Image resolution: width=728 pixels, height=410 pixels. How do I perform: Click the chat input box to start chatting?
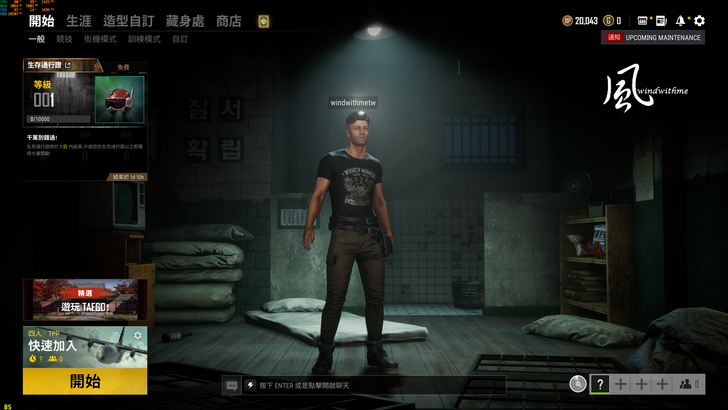370,385
